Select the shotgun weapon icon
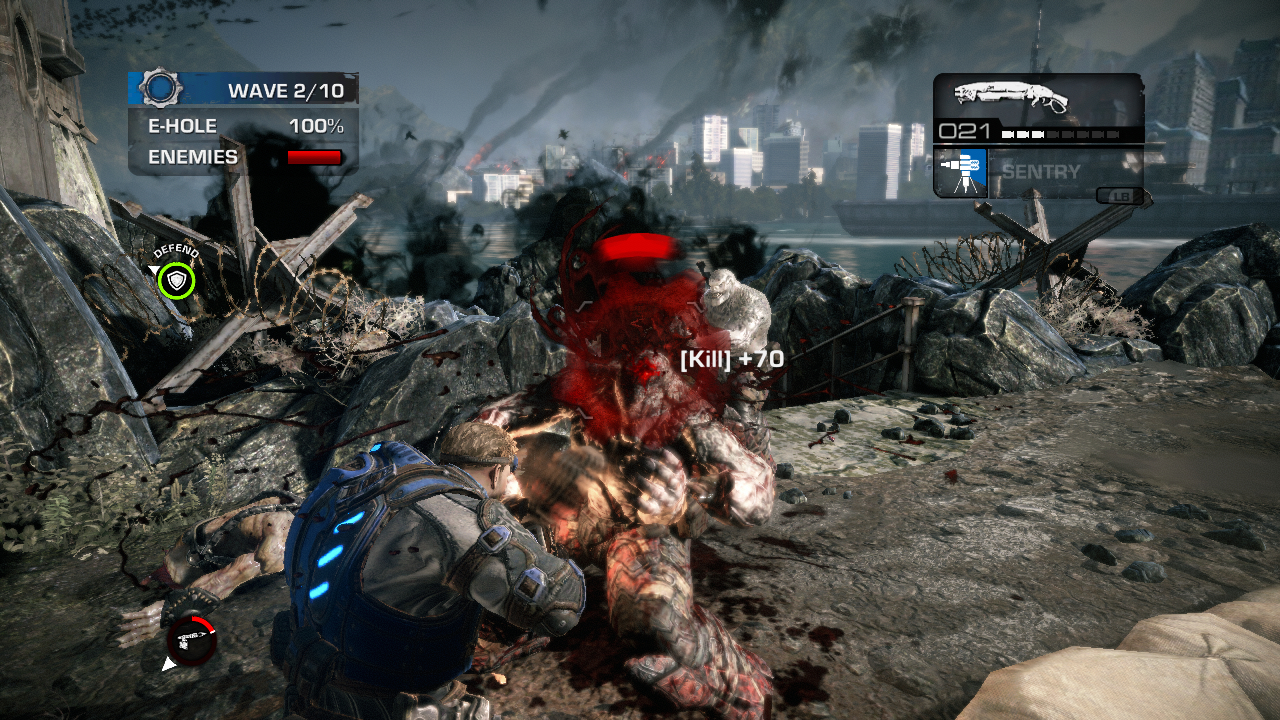 point(1011,96)
